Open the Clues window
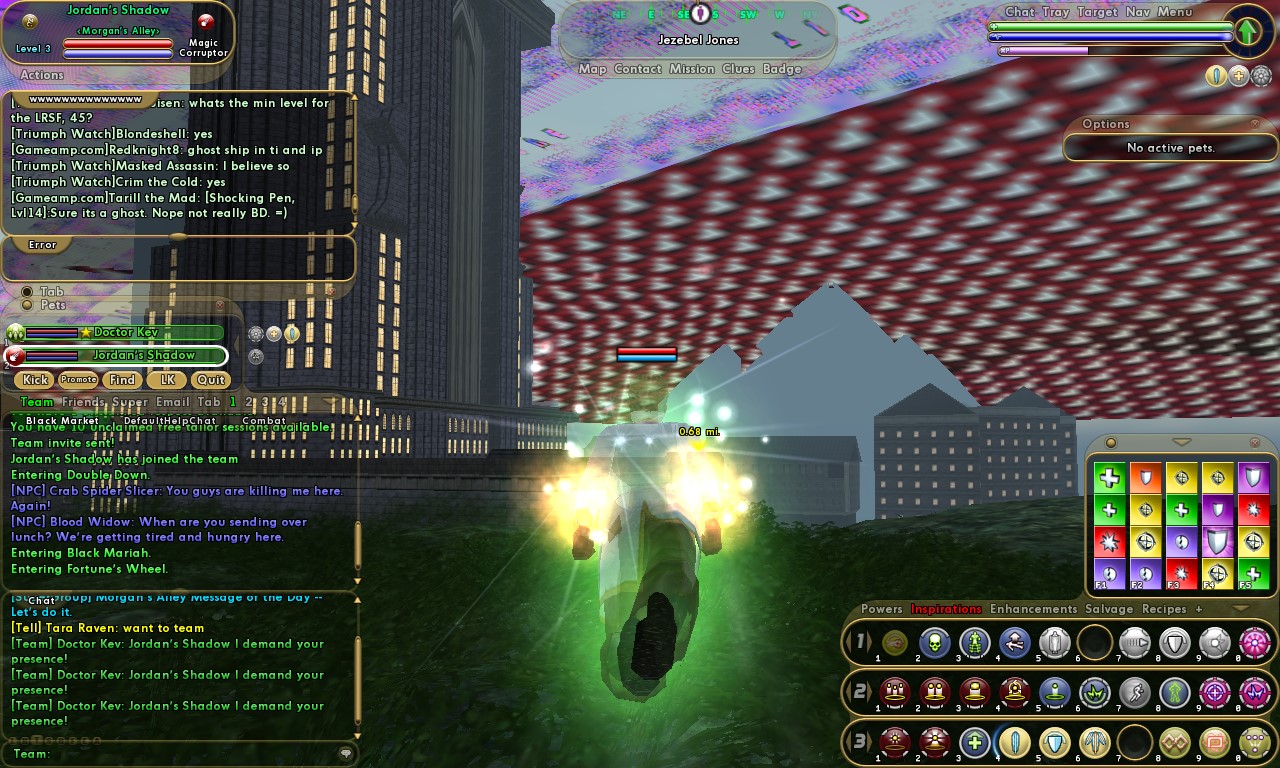This screenshot has width=1280, height=768. pyautogui.click(x=738, y=69)
